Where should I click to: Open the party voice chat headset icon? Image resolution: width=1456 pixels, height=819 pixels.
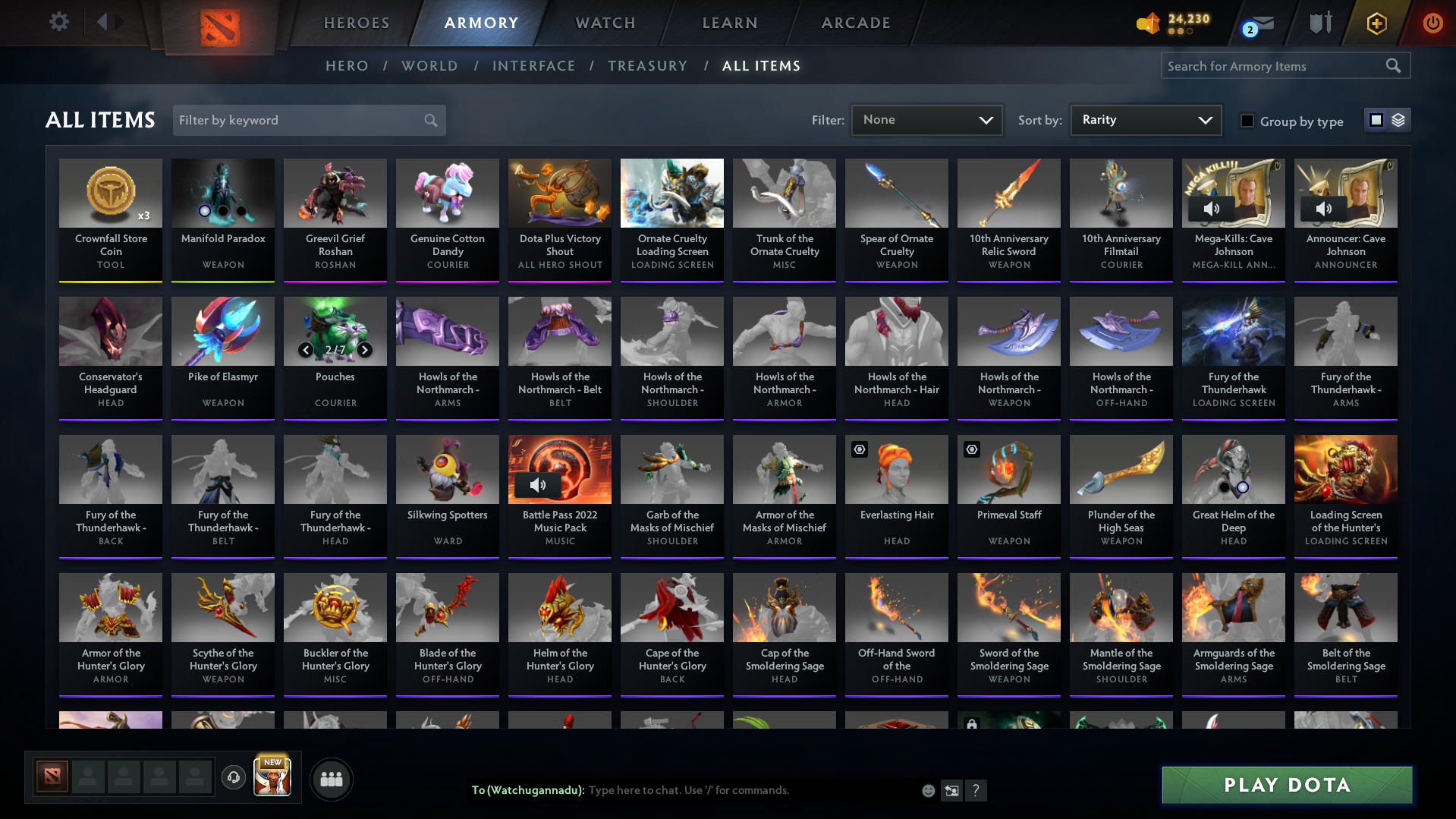pos(234,778)
